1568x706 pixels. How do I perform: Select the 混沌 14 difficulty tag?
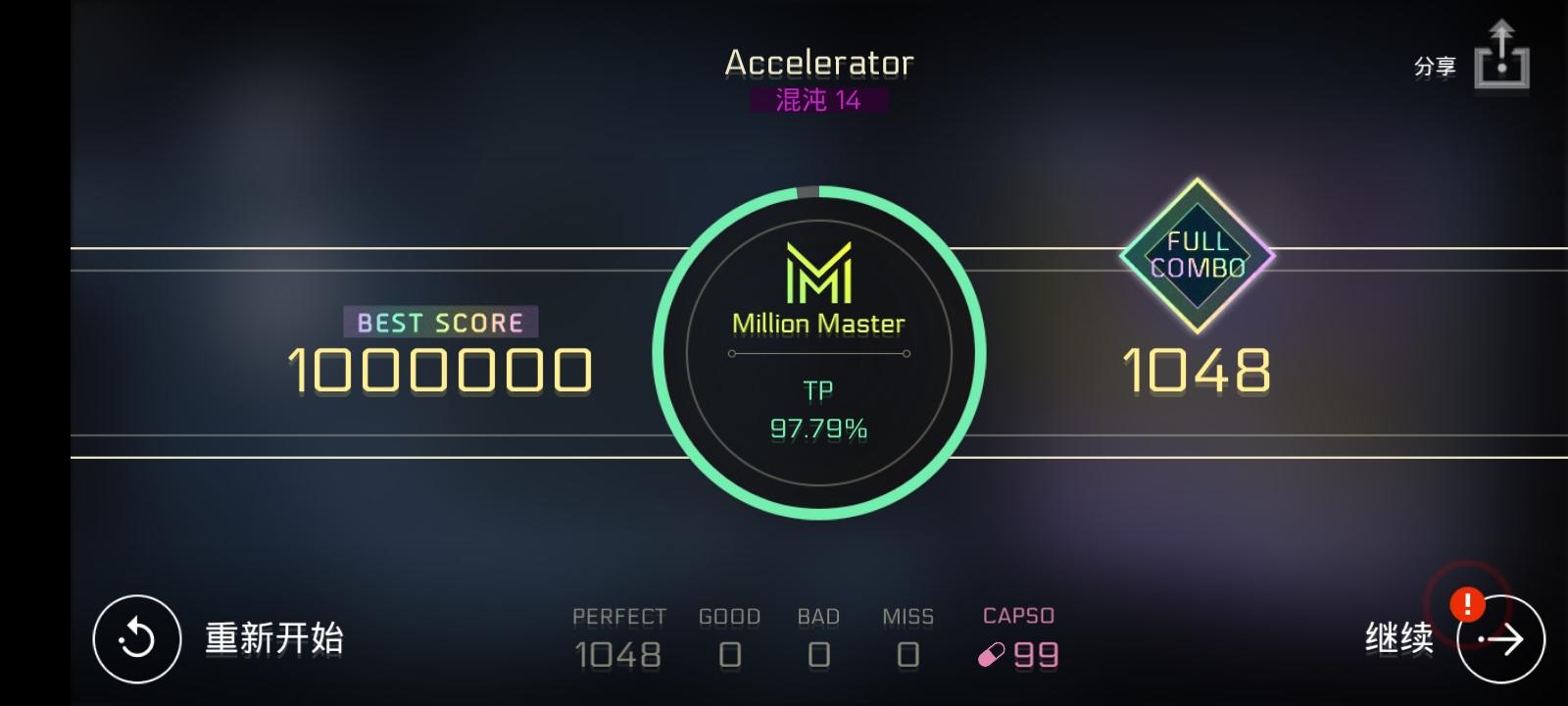821,100
